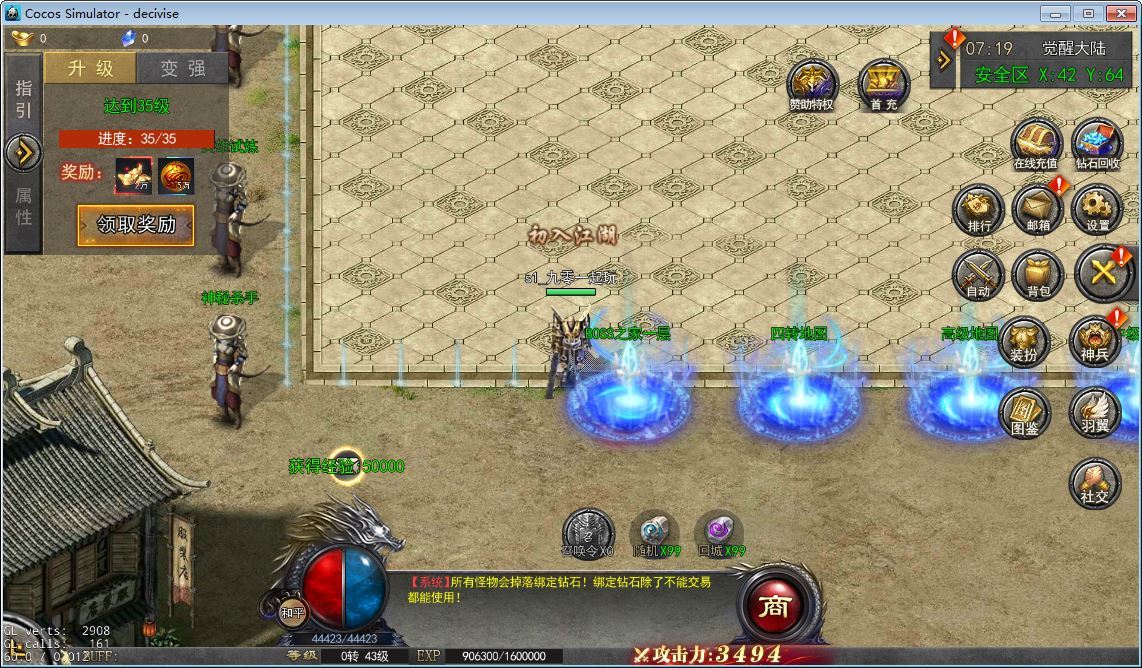1142x668 pixels.
Task: Collapse the guide panel with the arrow
Action: click(x=22, y=153)
